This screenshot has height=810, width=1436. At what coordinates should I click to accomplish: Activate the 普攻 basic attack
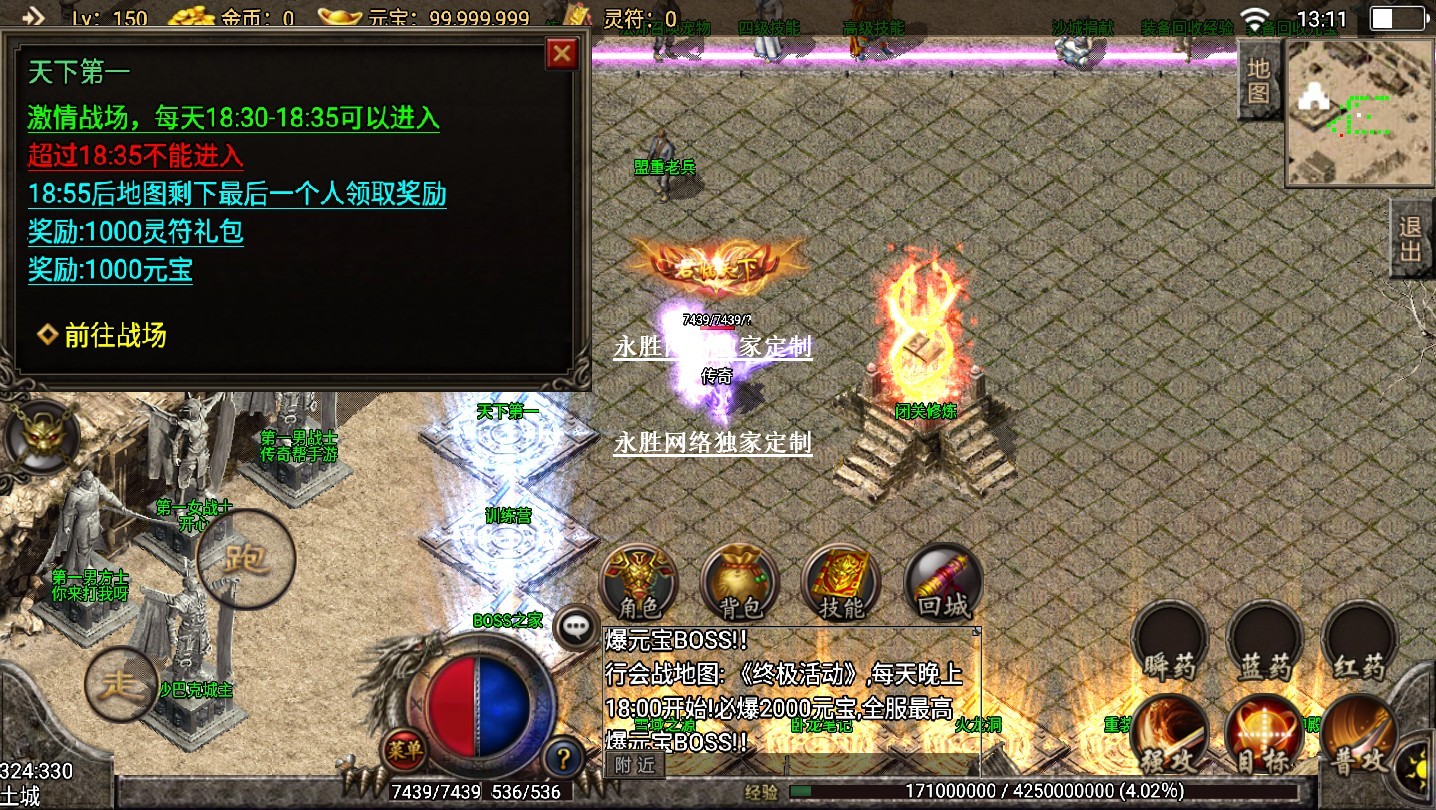tap(1358, 735)
